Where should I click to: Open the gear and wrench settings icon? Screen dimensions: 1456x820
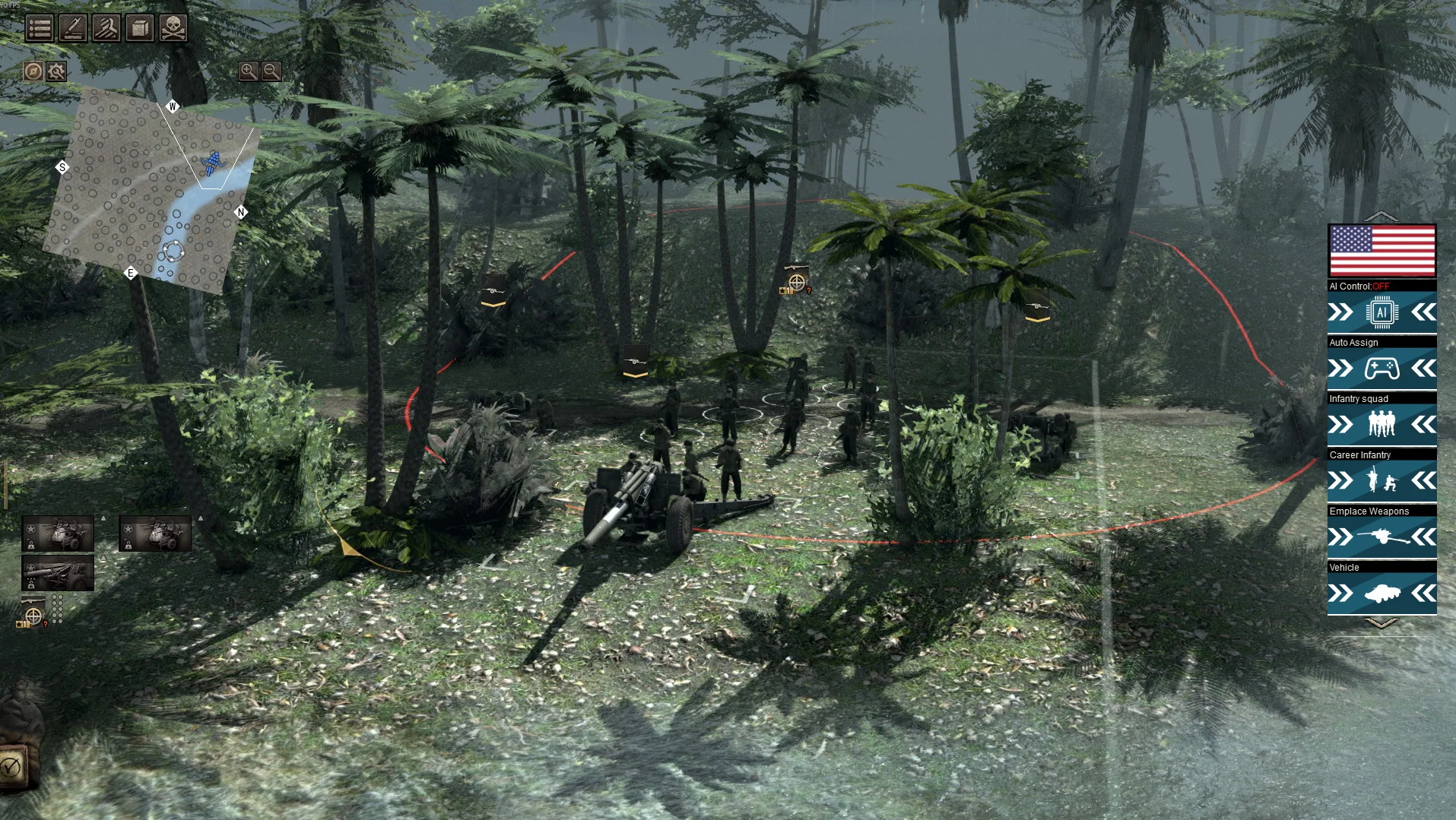tap(56, 71)
